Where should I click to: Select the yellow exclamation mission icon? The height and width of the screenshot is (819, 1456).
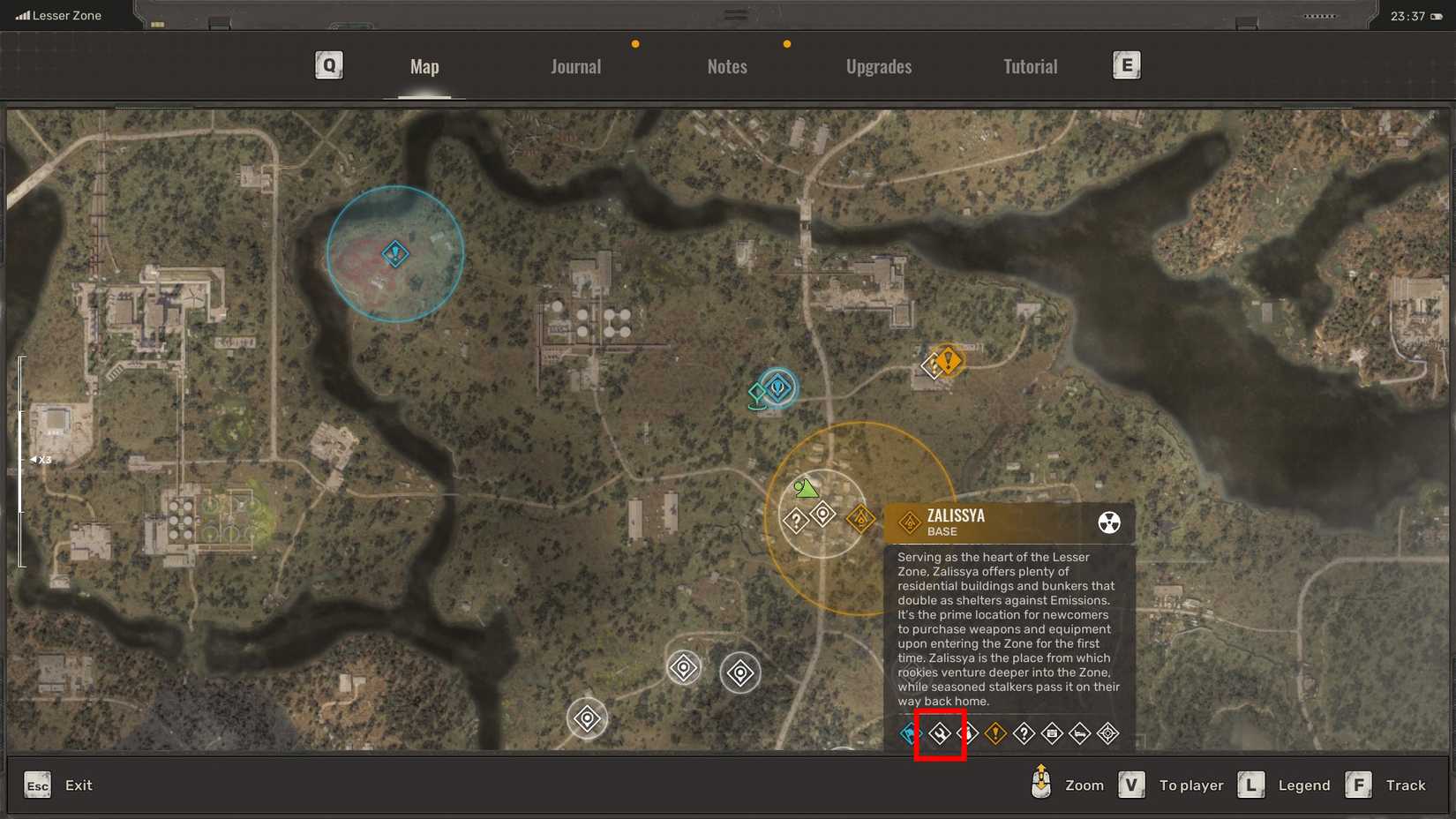point(995,733)
